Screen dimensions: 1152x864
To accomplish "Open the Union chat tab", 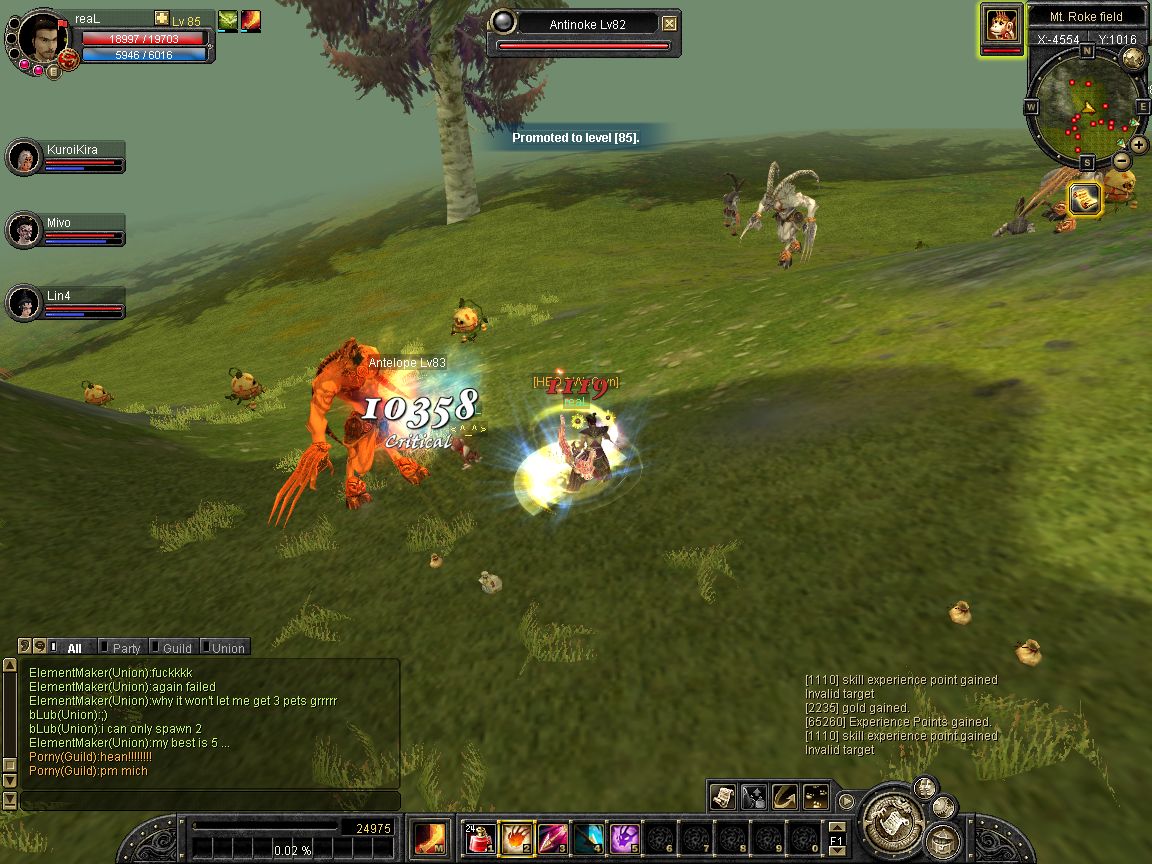I will 227,648.
